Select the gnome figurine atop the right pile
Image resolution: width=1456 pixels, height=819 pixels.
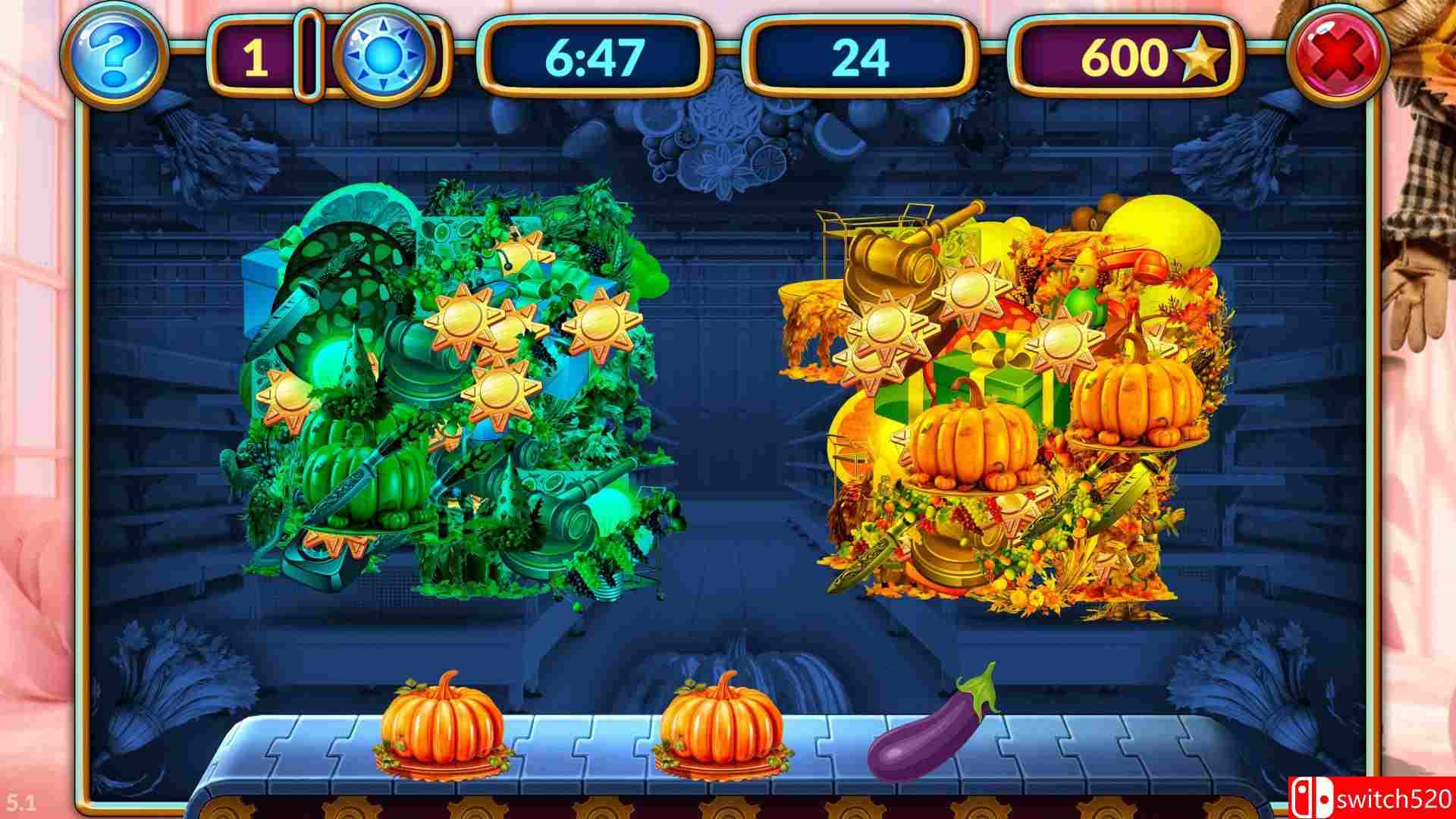[1081, 275]
